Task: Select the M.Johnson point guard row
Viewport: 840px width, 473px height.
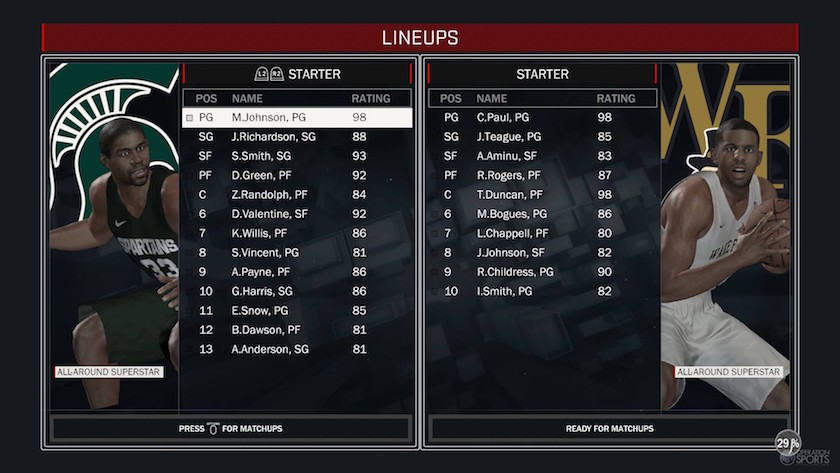Action: click(x=297, y=118)
